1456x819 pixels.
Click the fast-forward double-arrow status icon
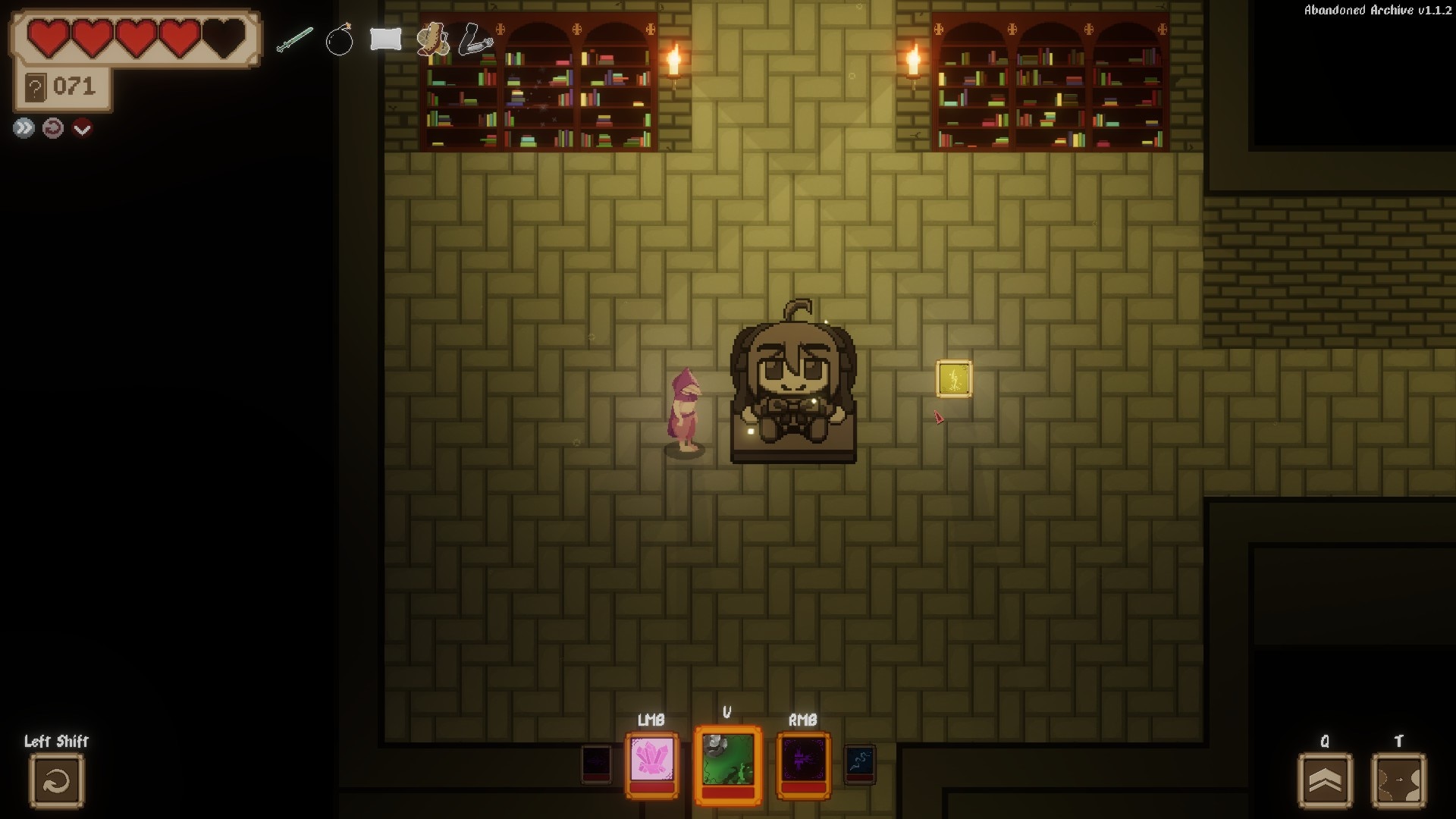pyautogui.click(x=24, y=128)
